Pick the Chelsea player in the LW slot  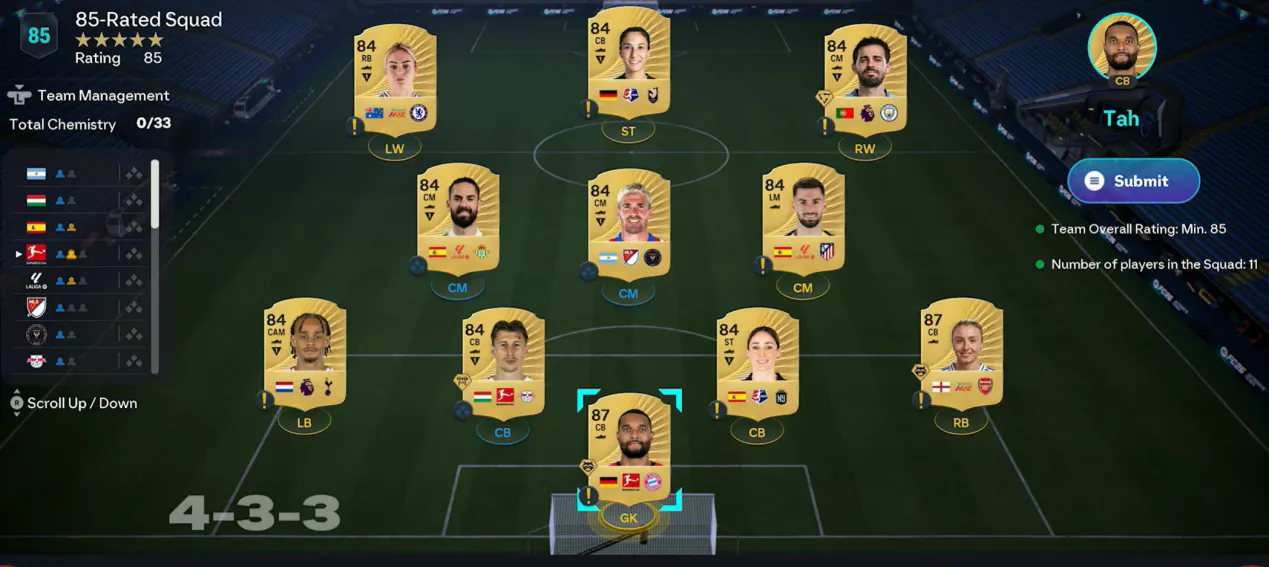click(395, 78)
